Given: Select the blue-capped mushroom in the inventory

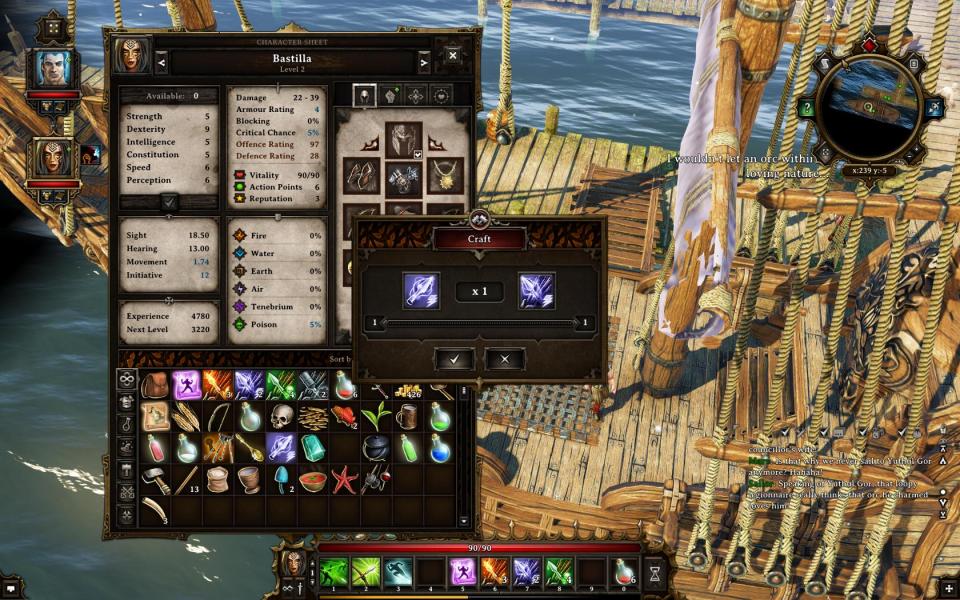Looking at the screenshot, I should [x=281, y=478].
